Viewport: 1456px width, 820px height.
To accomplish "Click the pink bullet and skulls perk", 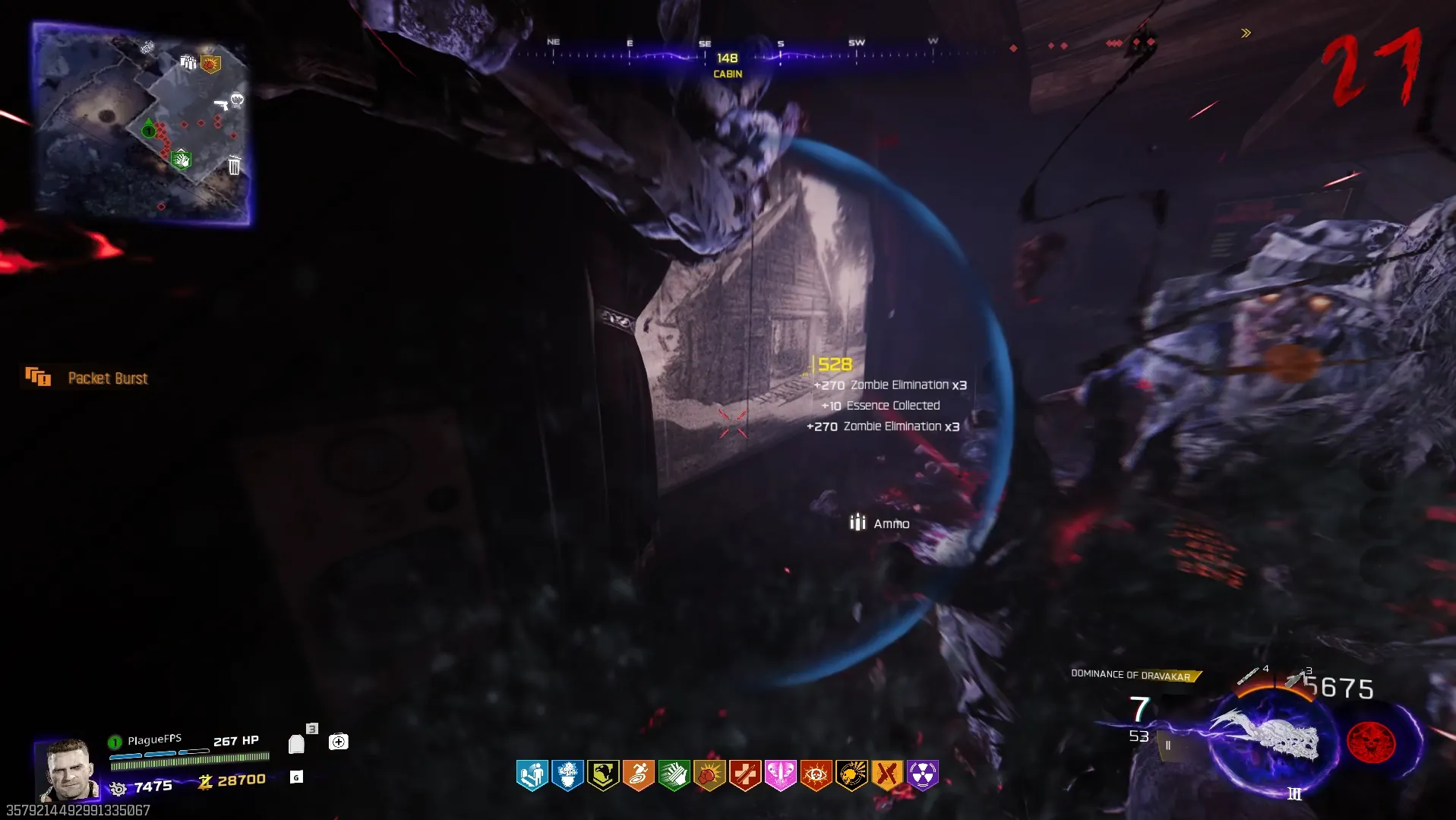I will pos(780,775).
